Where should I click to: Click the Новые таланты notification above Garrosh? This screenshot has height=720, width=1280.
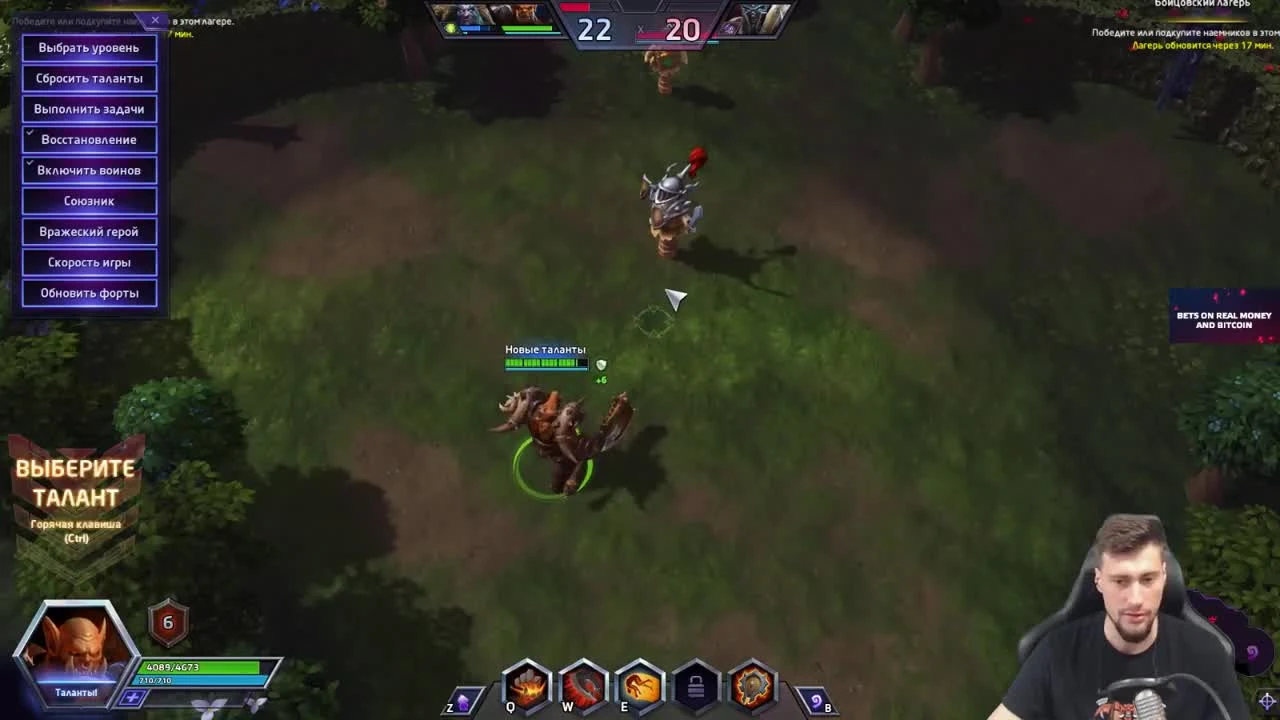[544, 350]
